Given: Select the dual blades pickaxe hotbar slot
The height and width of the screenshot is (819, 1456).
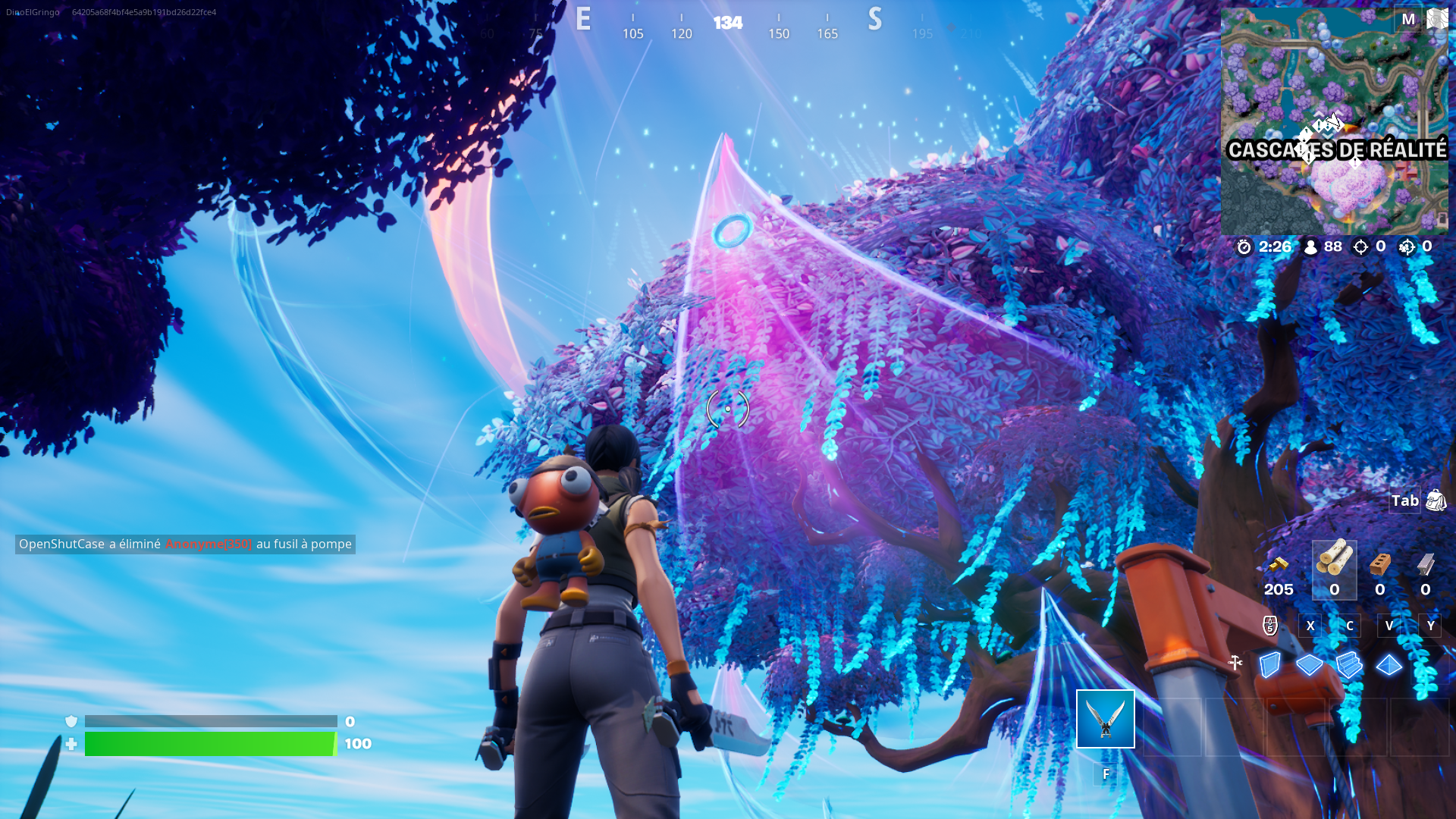Looking at the screenshot, I should coord(1105,719).
